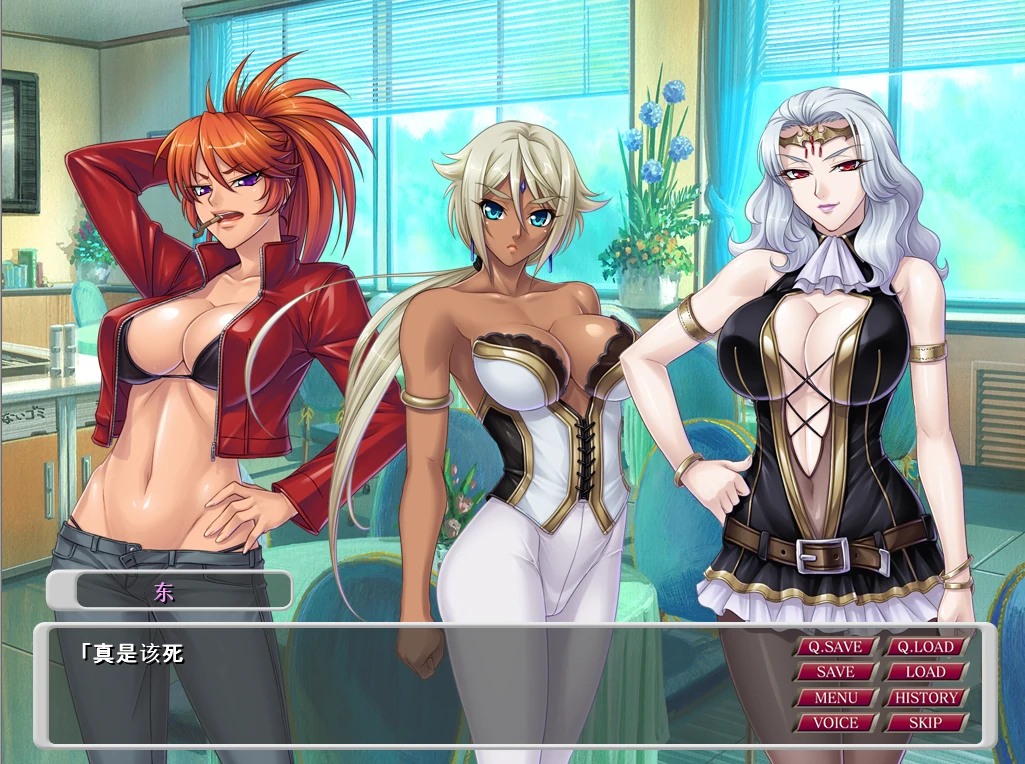Open the MENU button

pyautogui.click(x=835, y=697)
